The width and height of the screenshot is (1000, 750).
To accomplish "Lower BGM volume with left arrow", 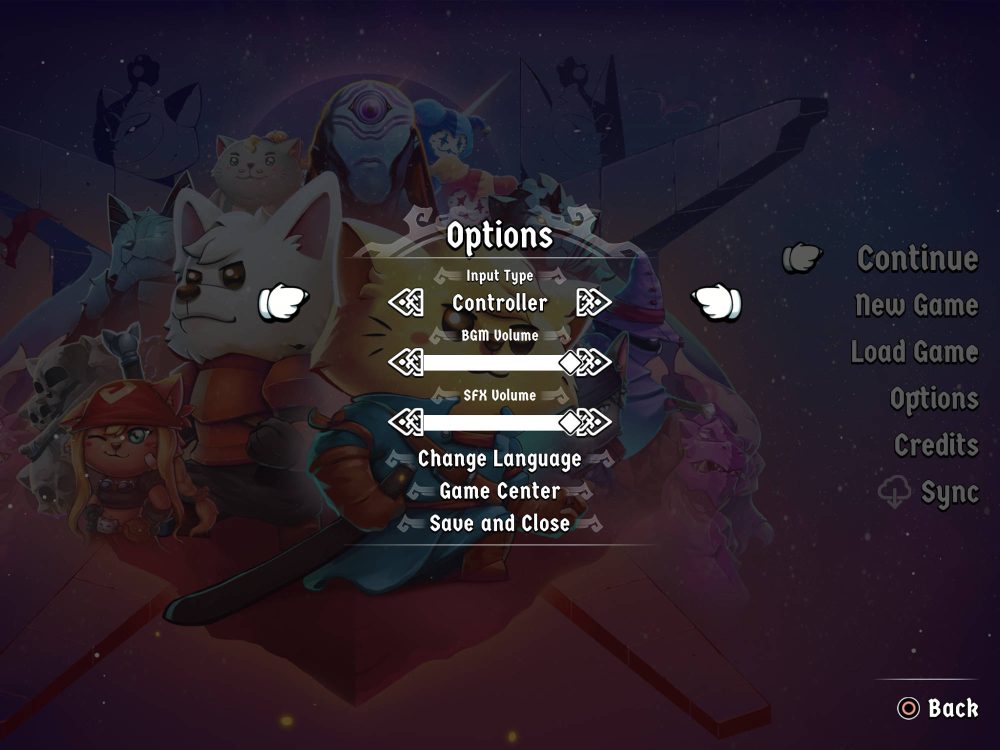I will pyautogui.click(x=403, y=362).
